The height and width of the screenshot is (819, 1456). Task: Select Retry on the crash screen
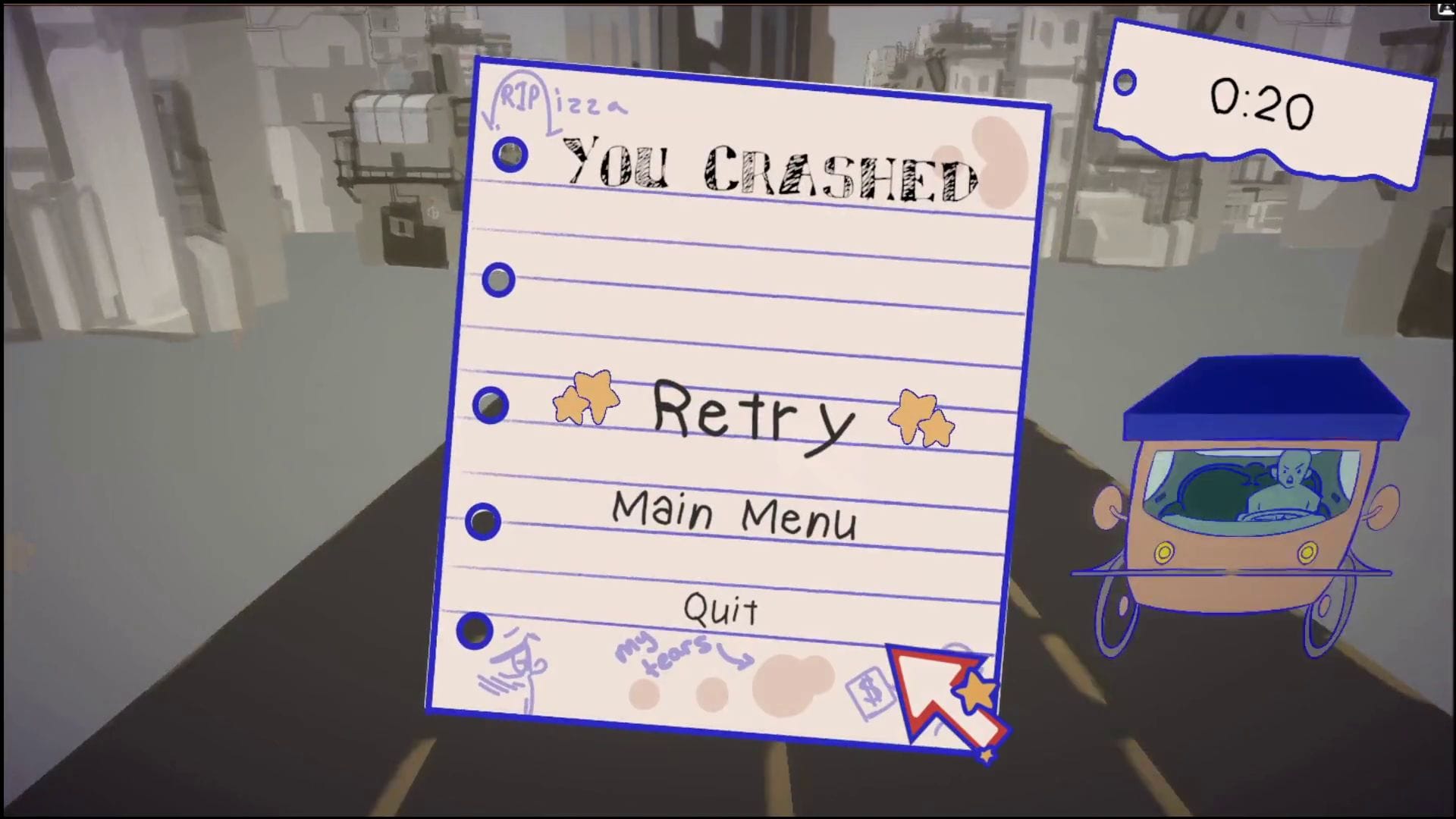(x=752, y=415)
